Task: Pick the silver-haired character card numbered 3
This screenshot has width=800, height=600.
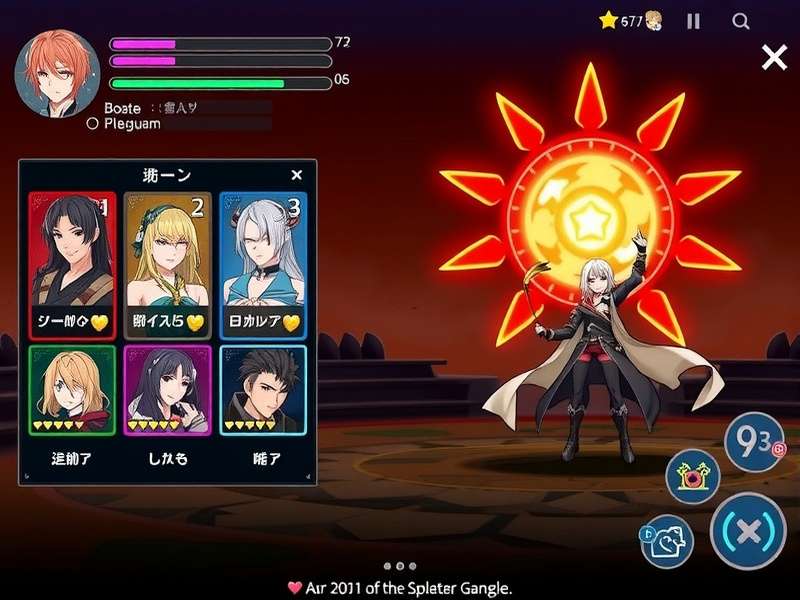Action: pyautogui.click(x=262, y=265)
